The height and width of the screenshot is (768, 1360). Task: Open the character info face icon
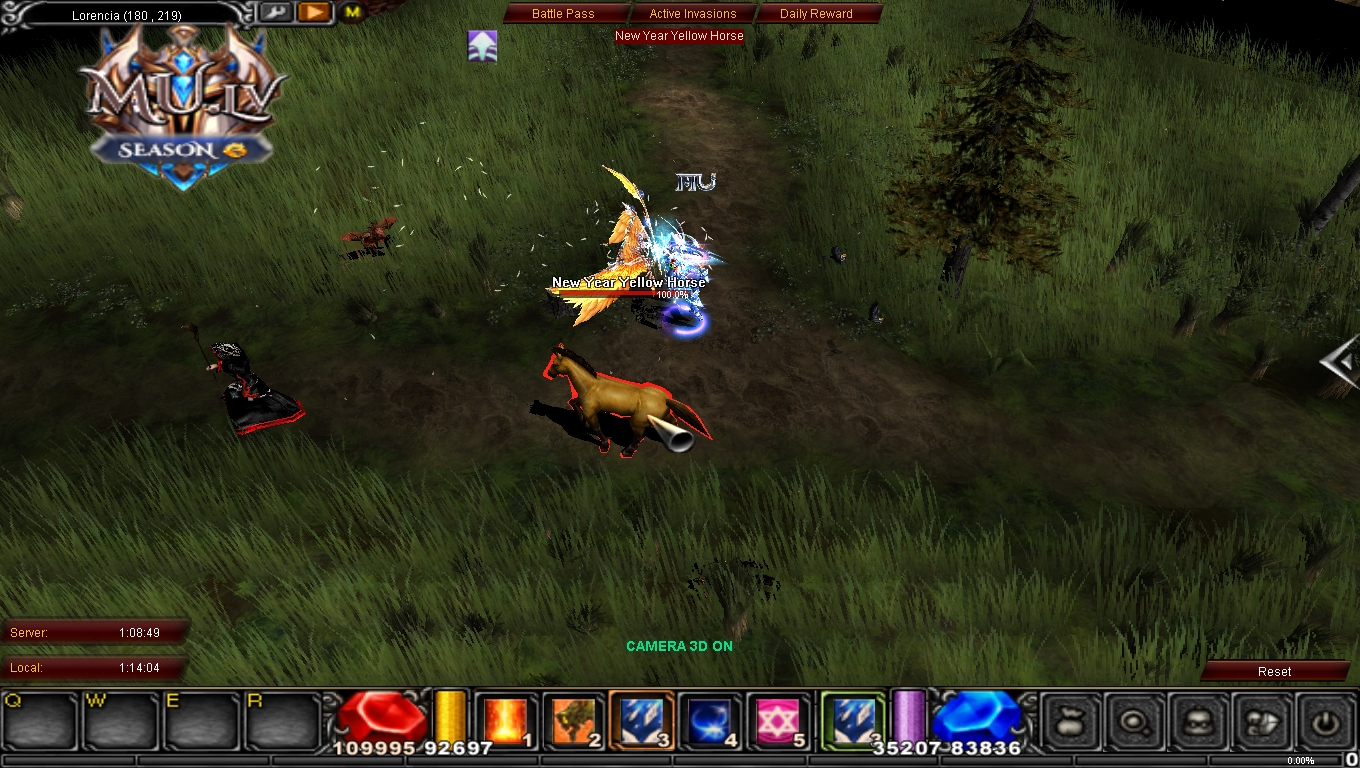pos(1198,720)
